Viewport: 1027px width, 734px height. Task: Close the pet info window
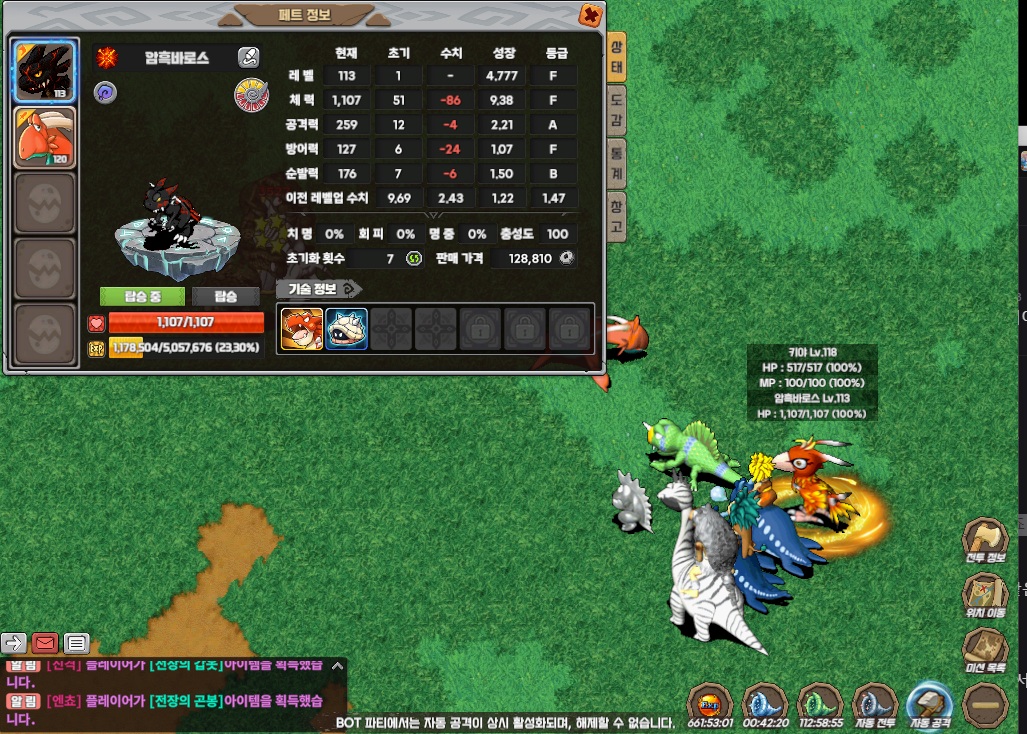coord(591,15)
